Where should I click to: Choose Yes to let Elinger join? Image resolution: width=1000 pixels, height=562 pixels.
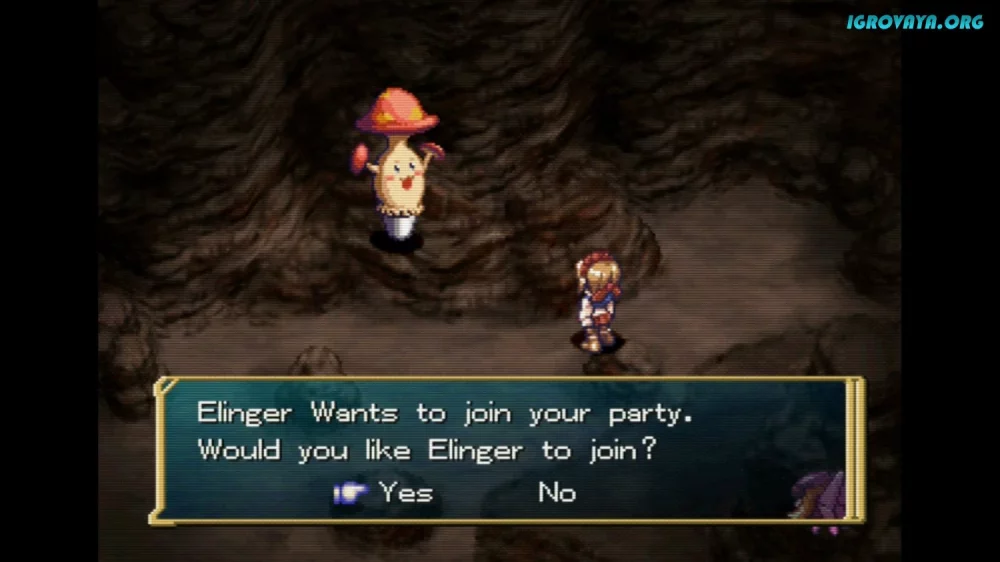pos(405,492)
